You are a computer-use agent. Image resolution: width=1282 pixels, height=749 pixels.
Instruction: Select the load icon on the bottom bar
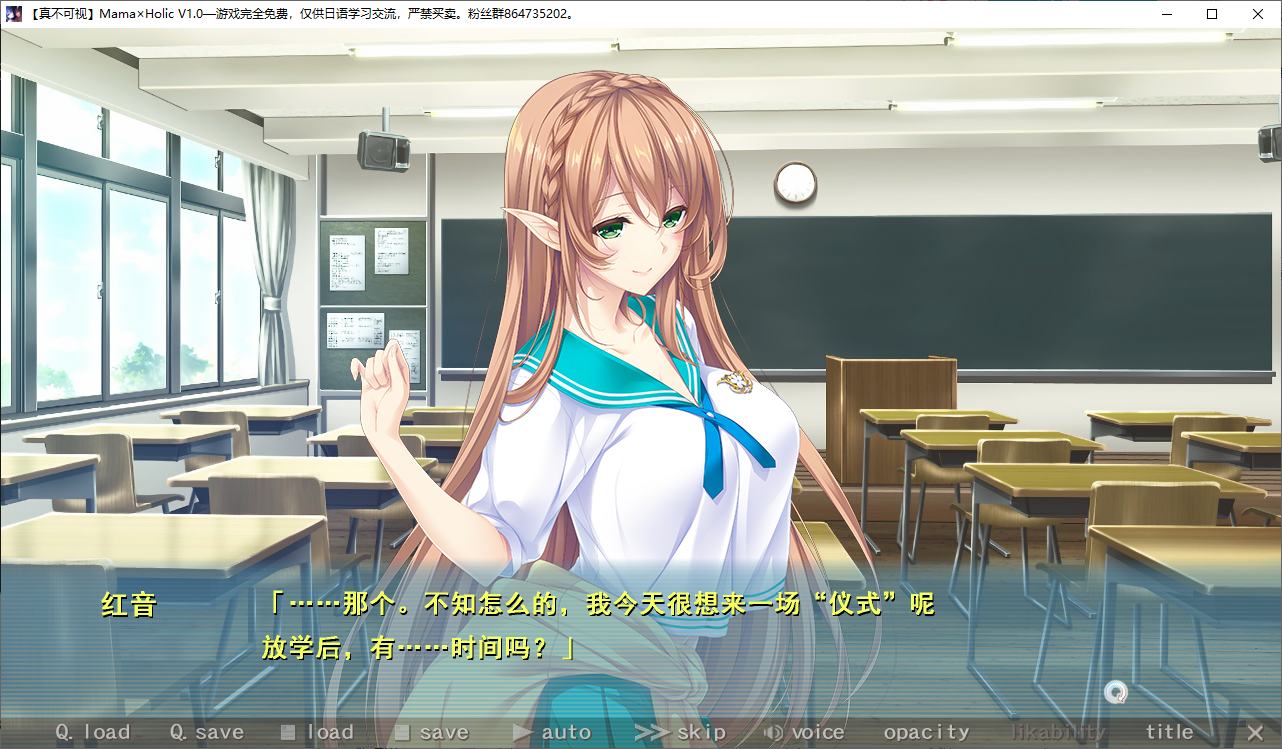coord(289,731)
